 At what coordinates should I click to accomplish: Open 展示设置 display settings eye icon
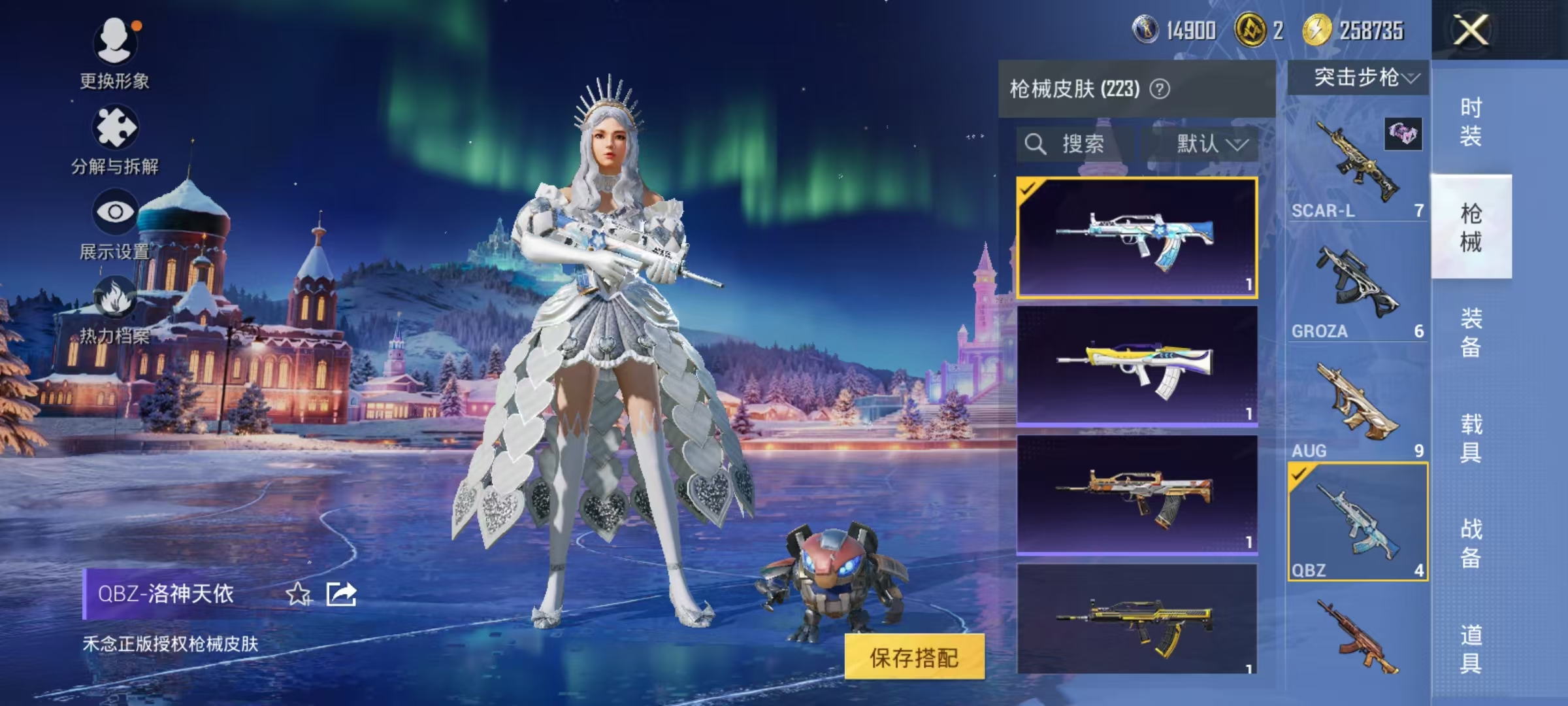tap(114, 212)
